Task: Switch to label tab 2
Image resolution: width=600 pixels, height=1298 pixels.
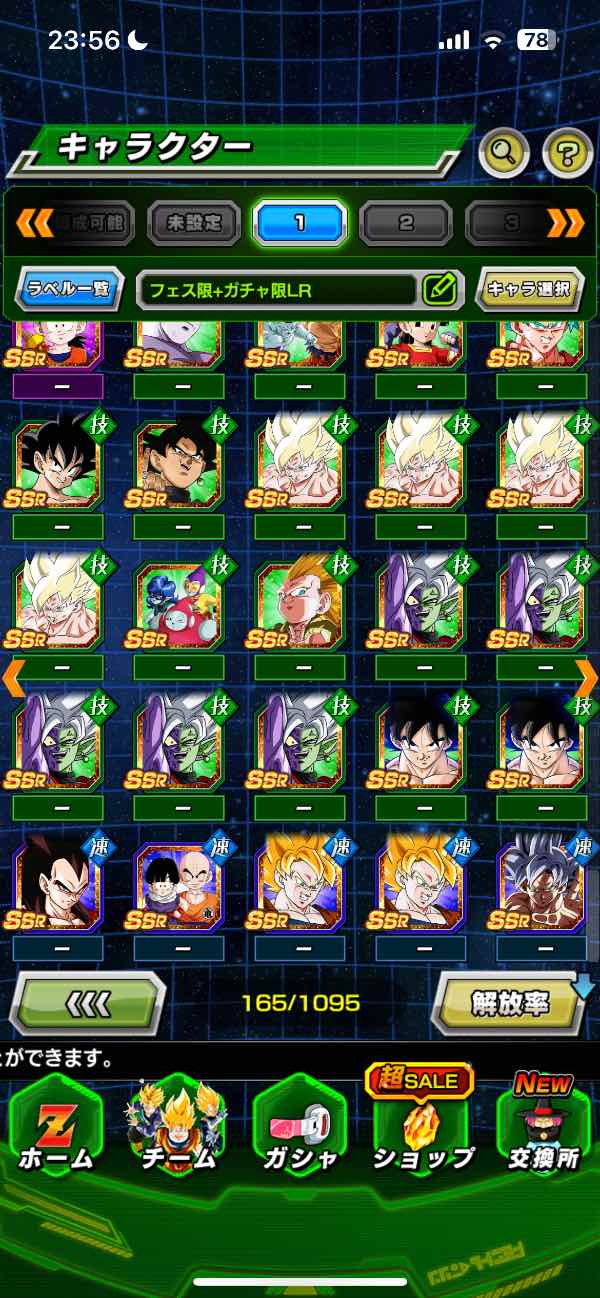Action: tap(405, 222)
